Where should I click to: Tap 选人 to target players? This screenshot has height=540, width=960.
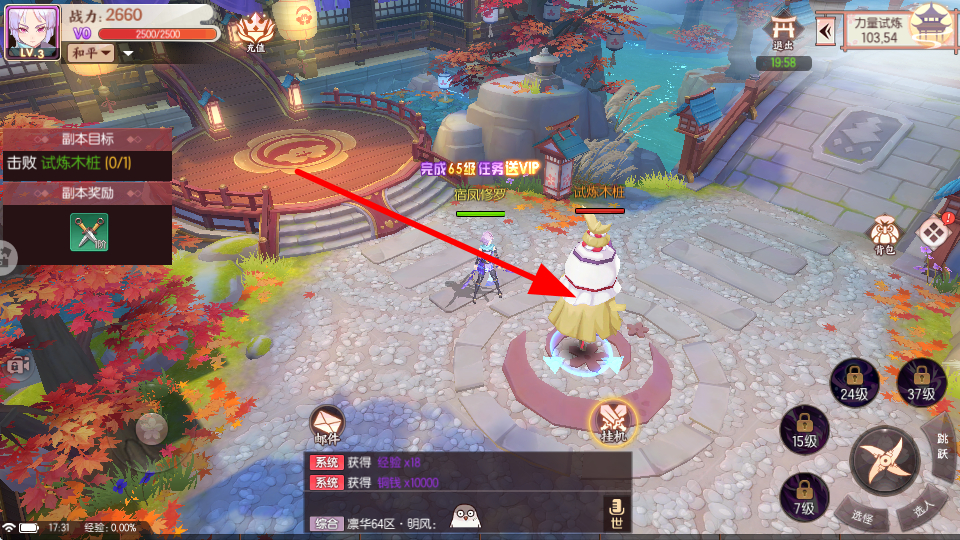tap(922, 510)
